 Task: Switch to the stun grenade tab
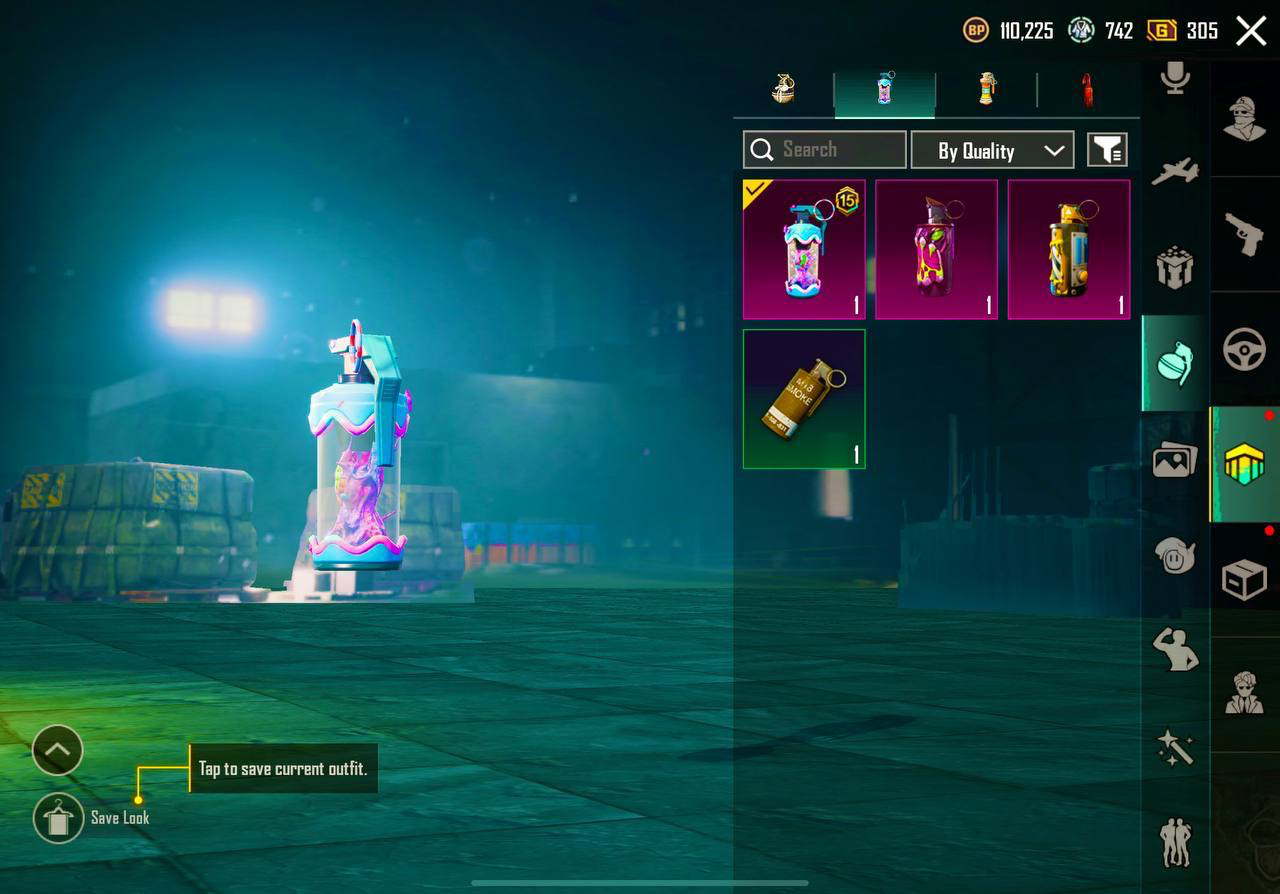[x=987, y=90]
